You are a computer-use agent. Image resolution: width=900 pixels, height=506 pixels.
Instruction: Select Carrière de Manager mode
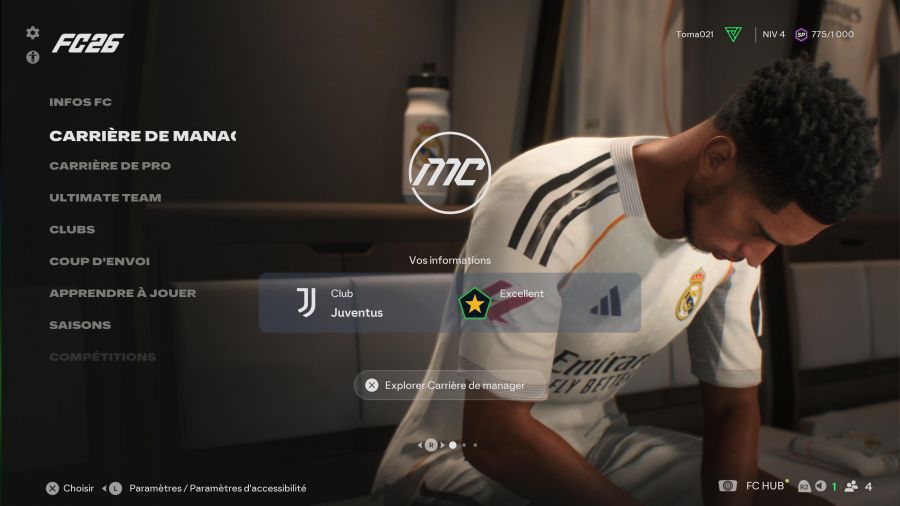tap(142, 135)
